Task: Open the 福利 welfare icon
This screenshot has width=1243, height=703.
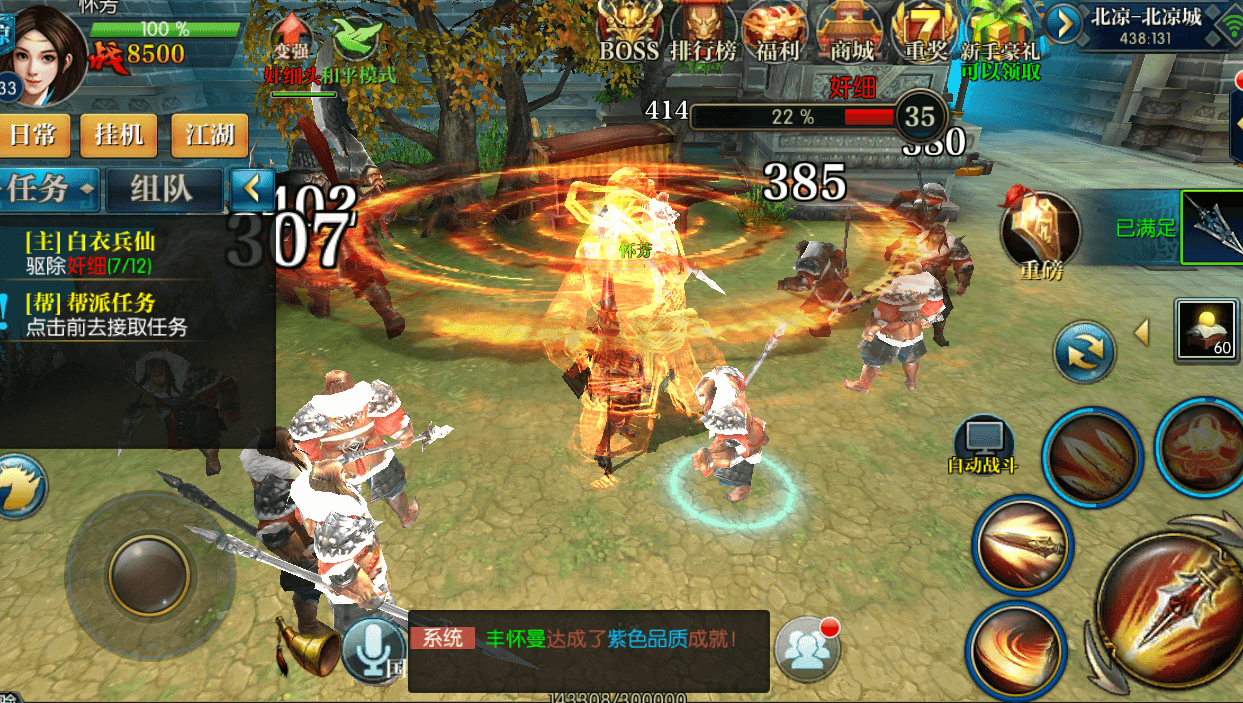Action: 775,30
